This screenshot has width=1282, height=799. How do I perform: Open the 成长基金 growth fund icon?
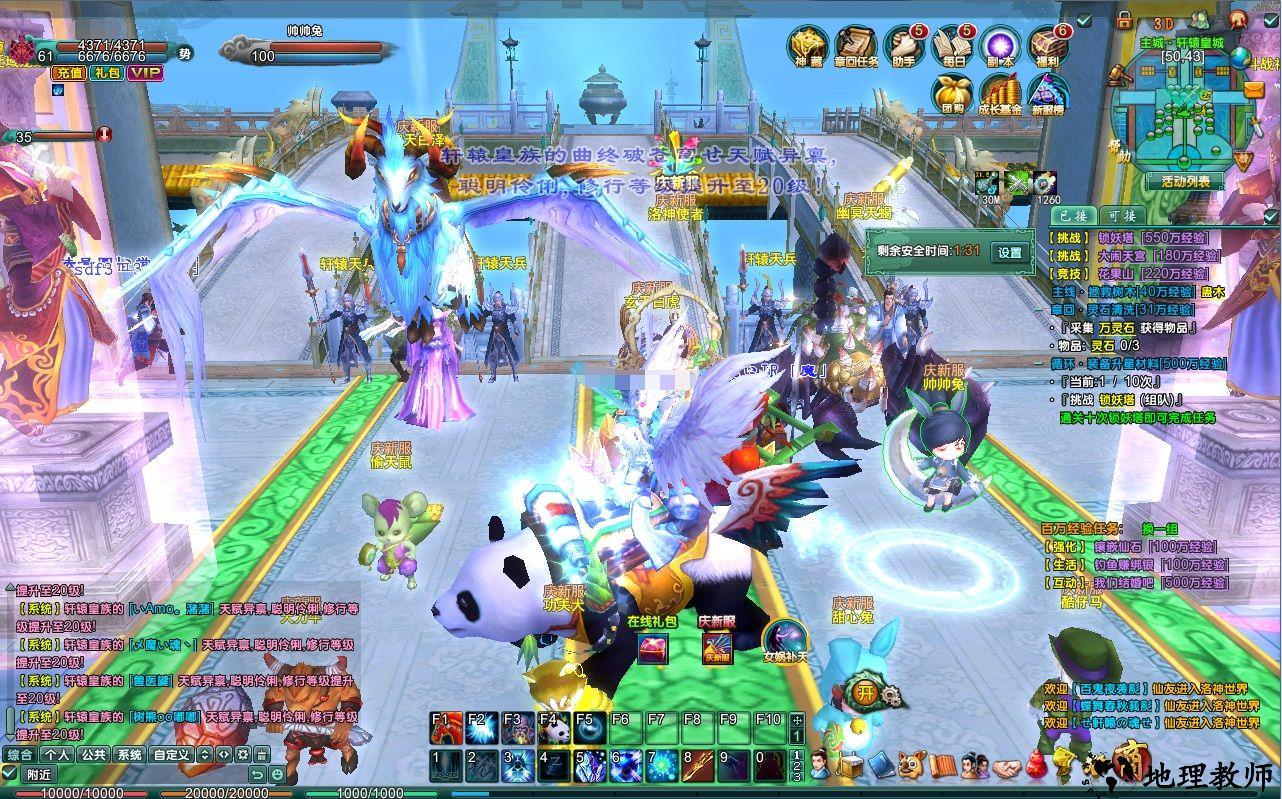click(999, 93)
